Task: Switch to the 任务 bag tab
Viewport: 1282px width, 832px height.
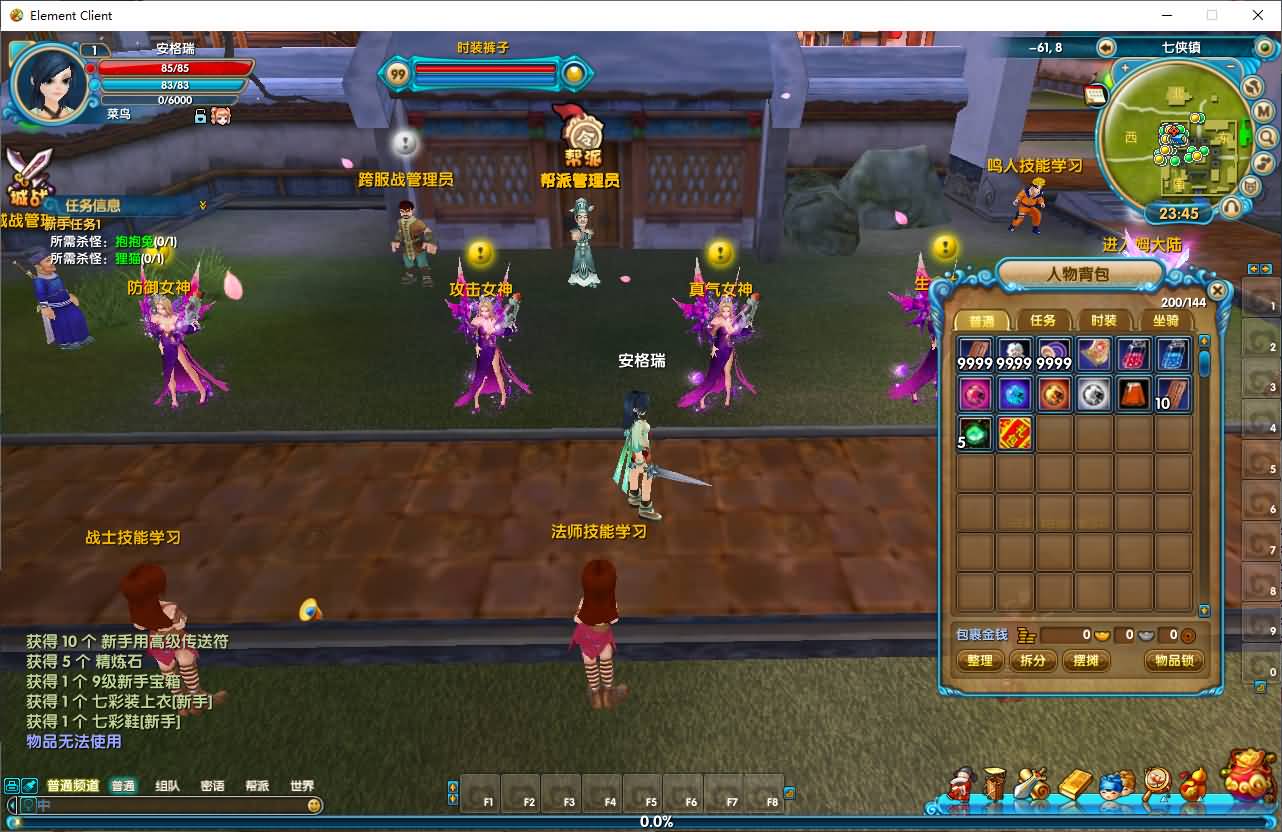Action: (x=1042, y=321)
